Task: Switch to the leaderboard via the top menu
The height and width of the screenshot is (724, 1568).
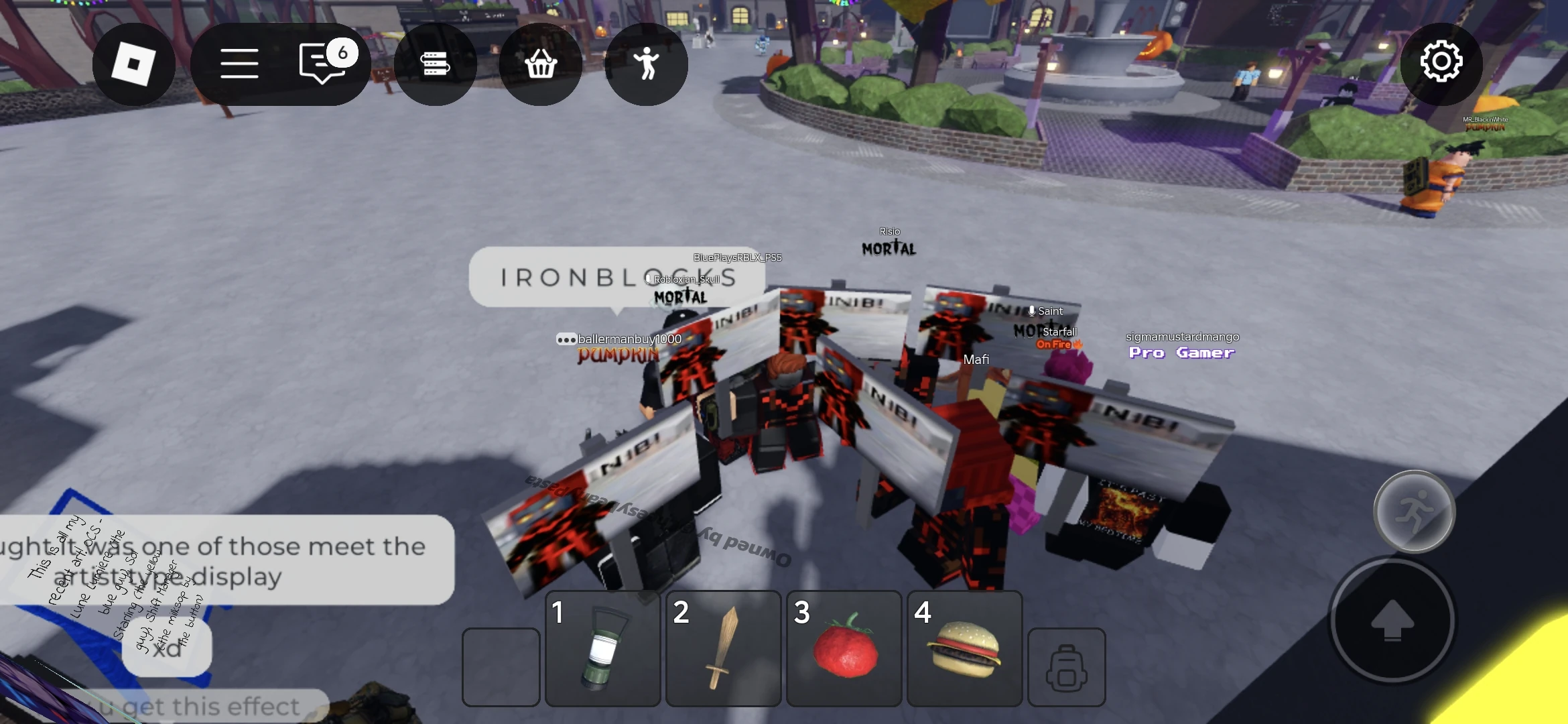Action: (x=436, y=64)
